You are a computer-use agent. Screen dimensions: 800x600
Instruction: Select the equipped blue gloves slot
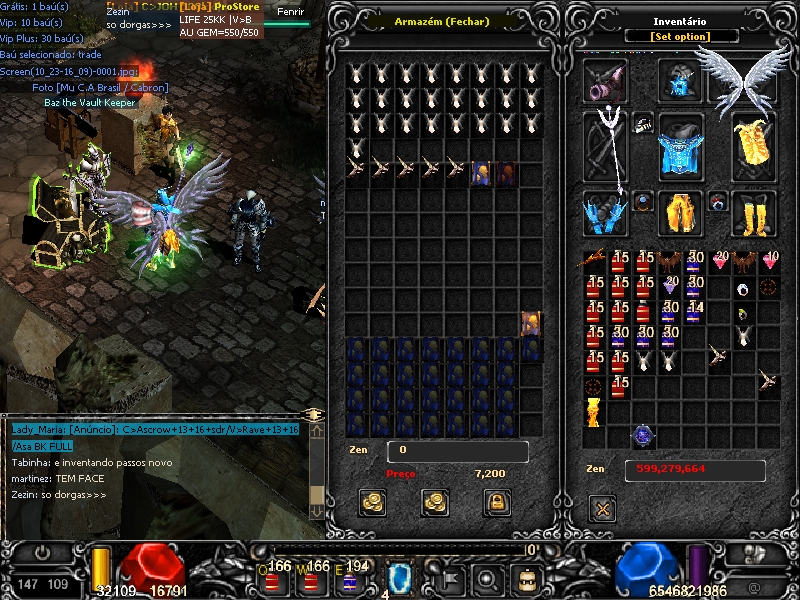coord(604,212)
